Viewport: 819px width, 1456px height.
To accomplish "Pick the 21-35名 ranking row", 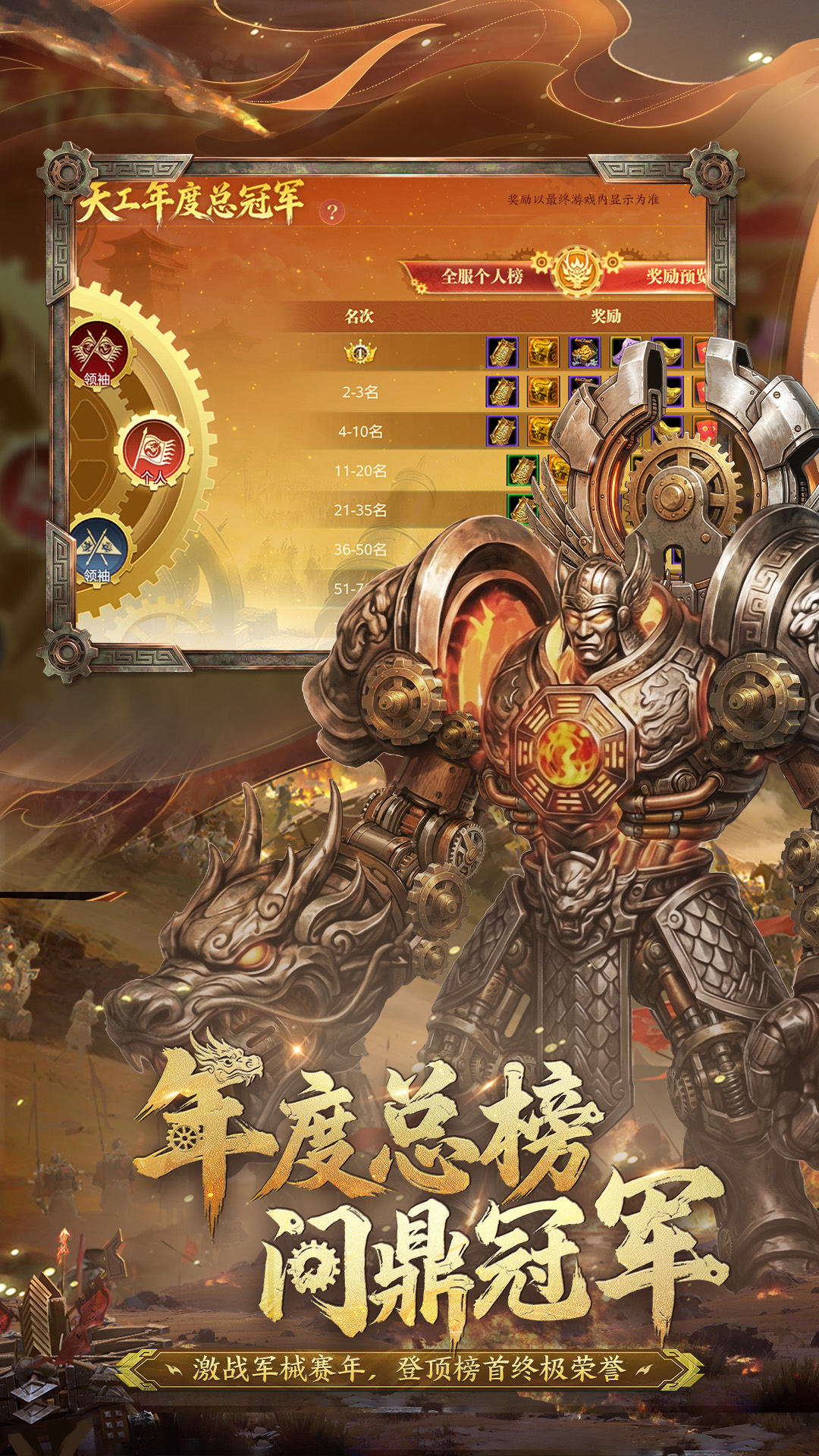I will coord(360,510).
